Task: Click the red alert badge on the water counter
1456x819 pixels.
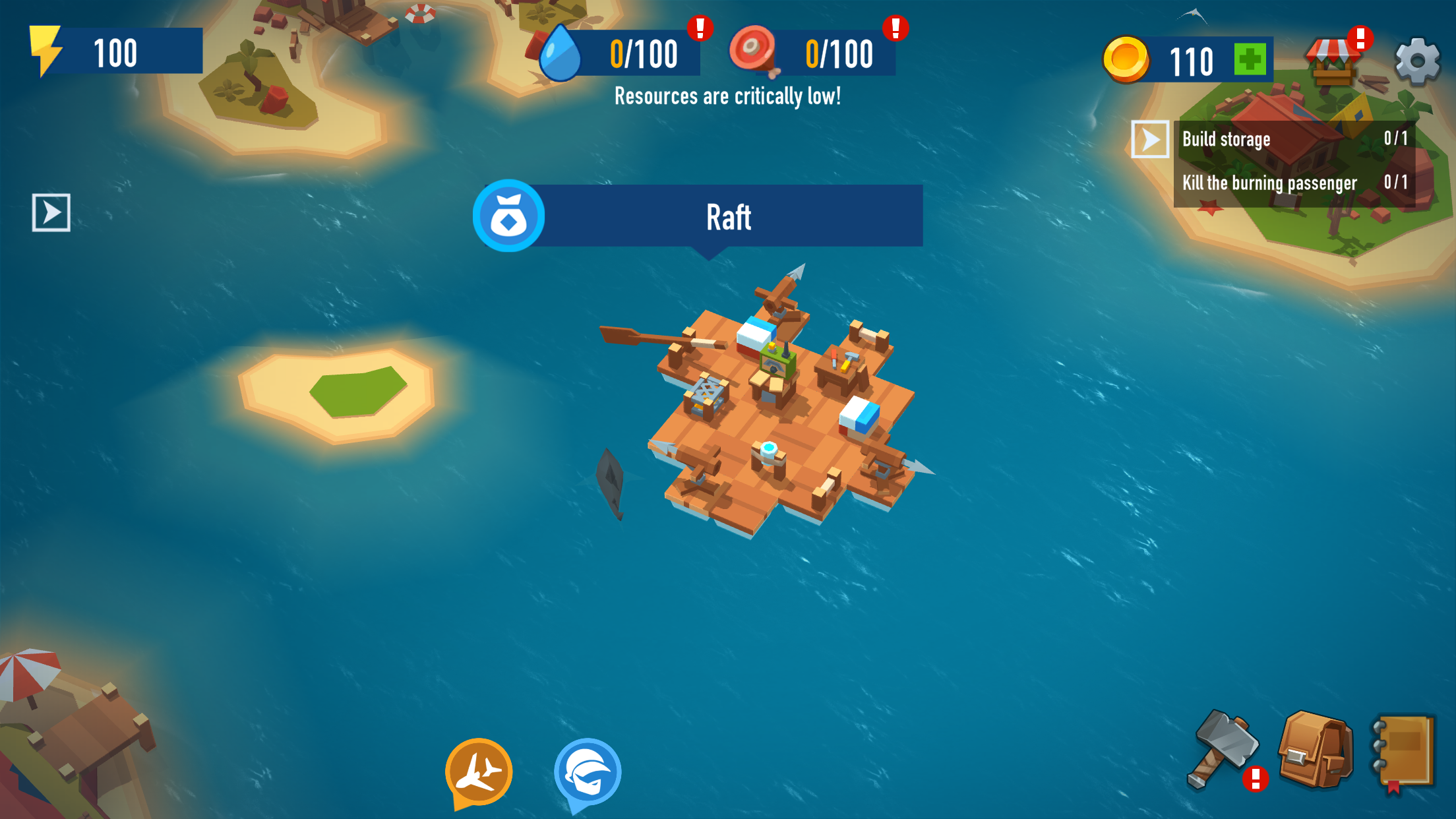Action: tap(700, 28)
